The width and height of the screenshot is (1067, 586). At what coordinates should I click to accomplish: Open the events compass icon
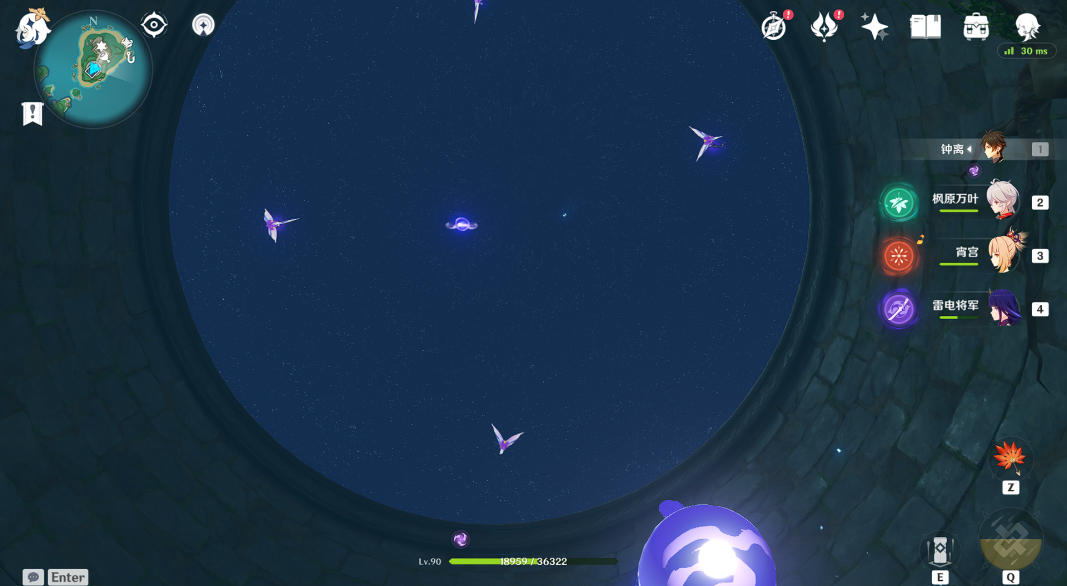773,27
